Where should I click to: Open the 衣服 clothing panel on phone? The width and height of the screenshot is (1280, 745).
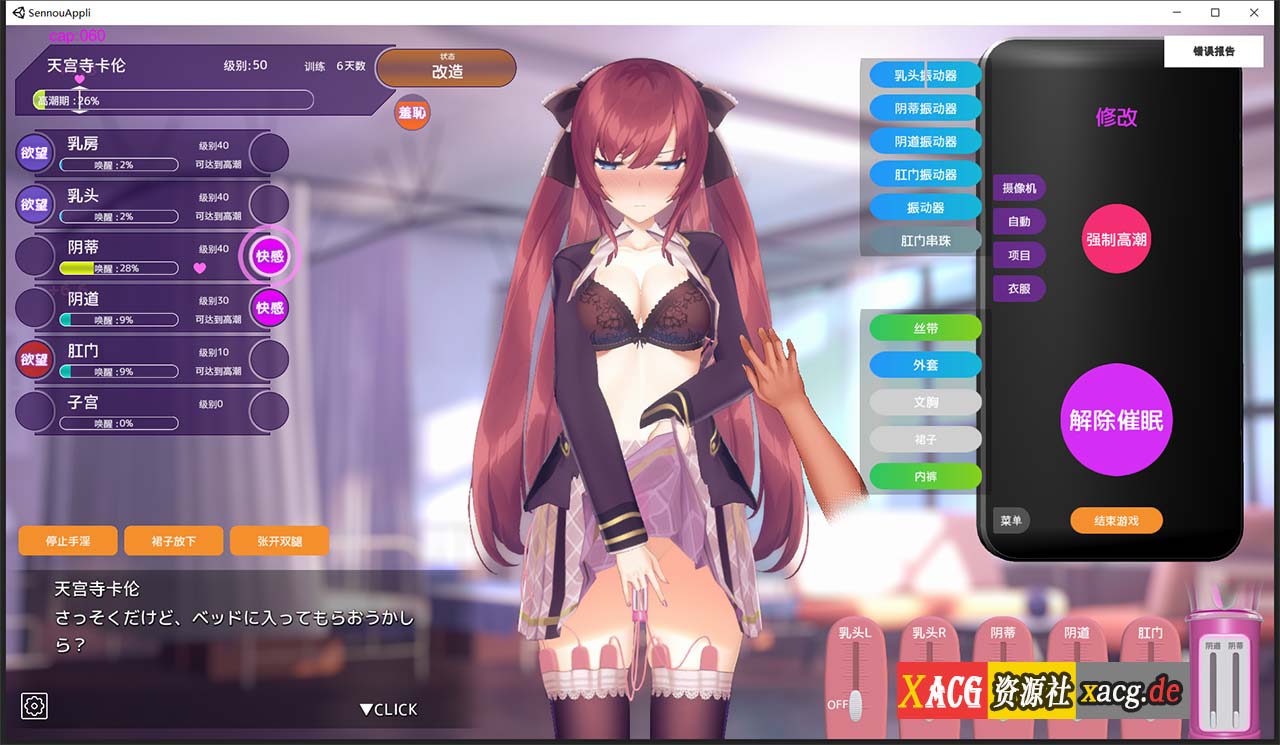coord(1018,289)
